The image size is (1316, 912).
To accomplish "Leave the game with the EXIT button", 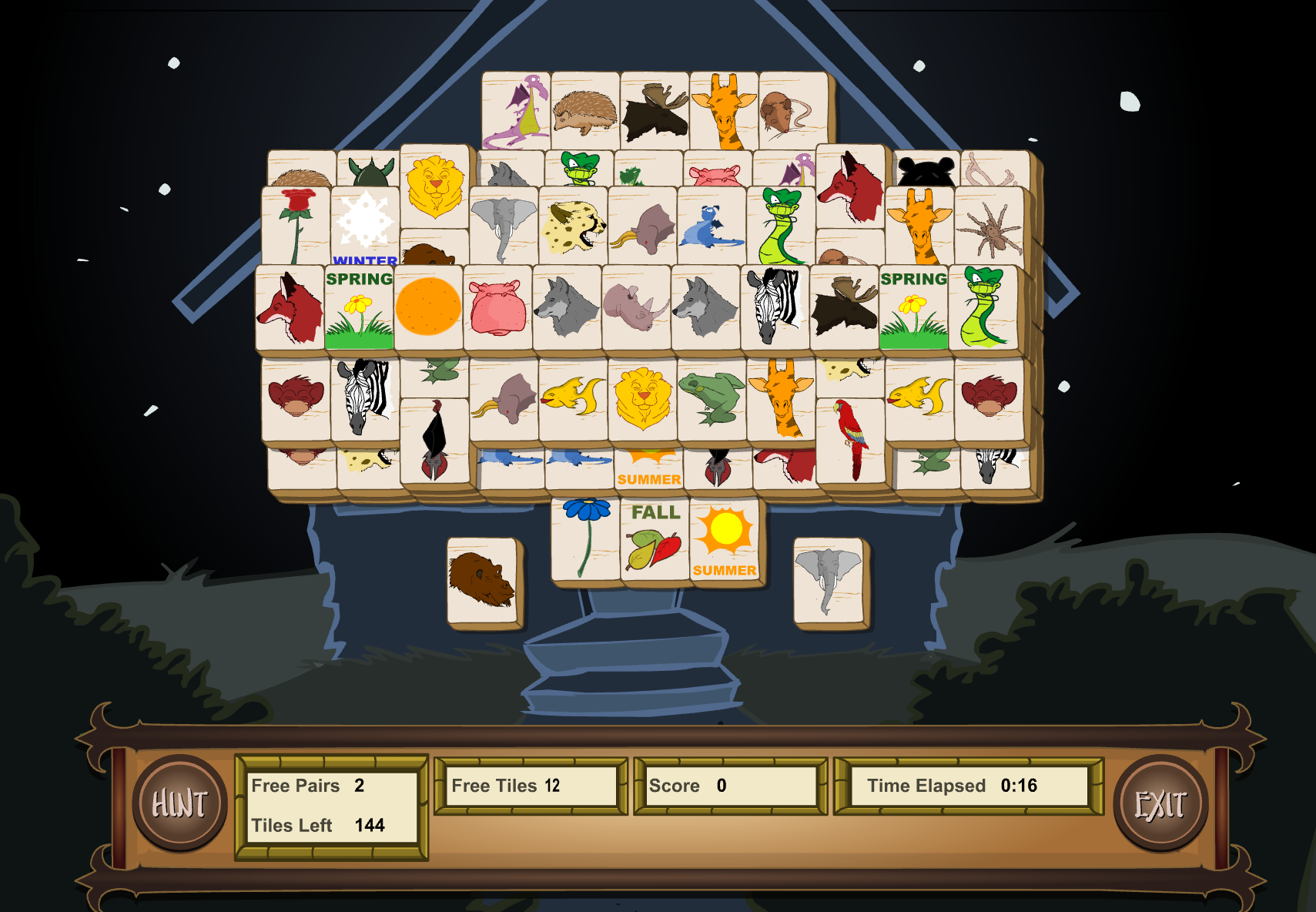I will [1160, 803].
